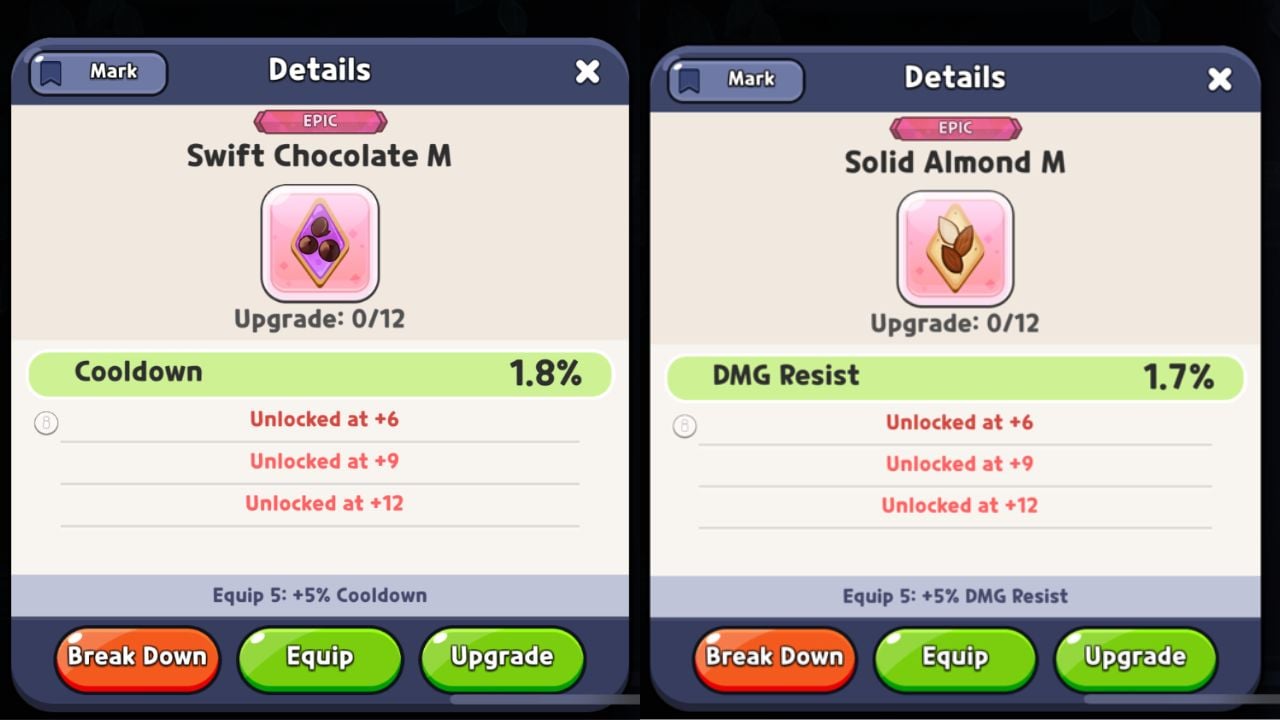The width and height of the screenshot is (1280, 720).
Task: Click the EPIC rarity badge above Solid Almond M
Action: tap(955, 128)
